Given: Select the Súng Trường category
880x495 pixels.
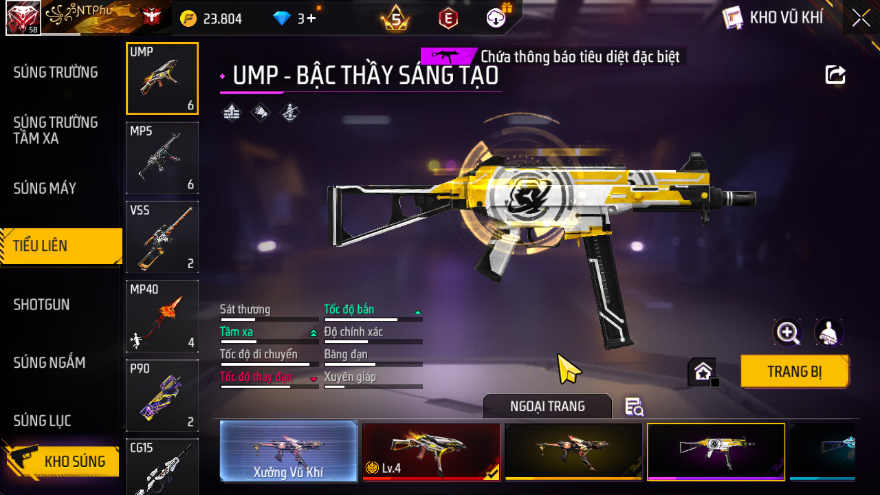Looking at the screenshot, I should 56,72.
